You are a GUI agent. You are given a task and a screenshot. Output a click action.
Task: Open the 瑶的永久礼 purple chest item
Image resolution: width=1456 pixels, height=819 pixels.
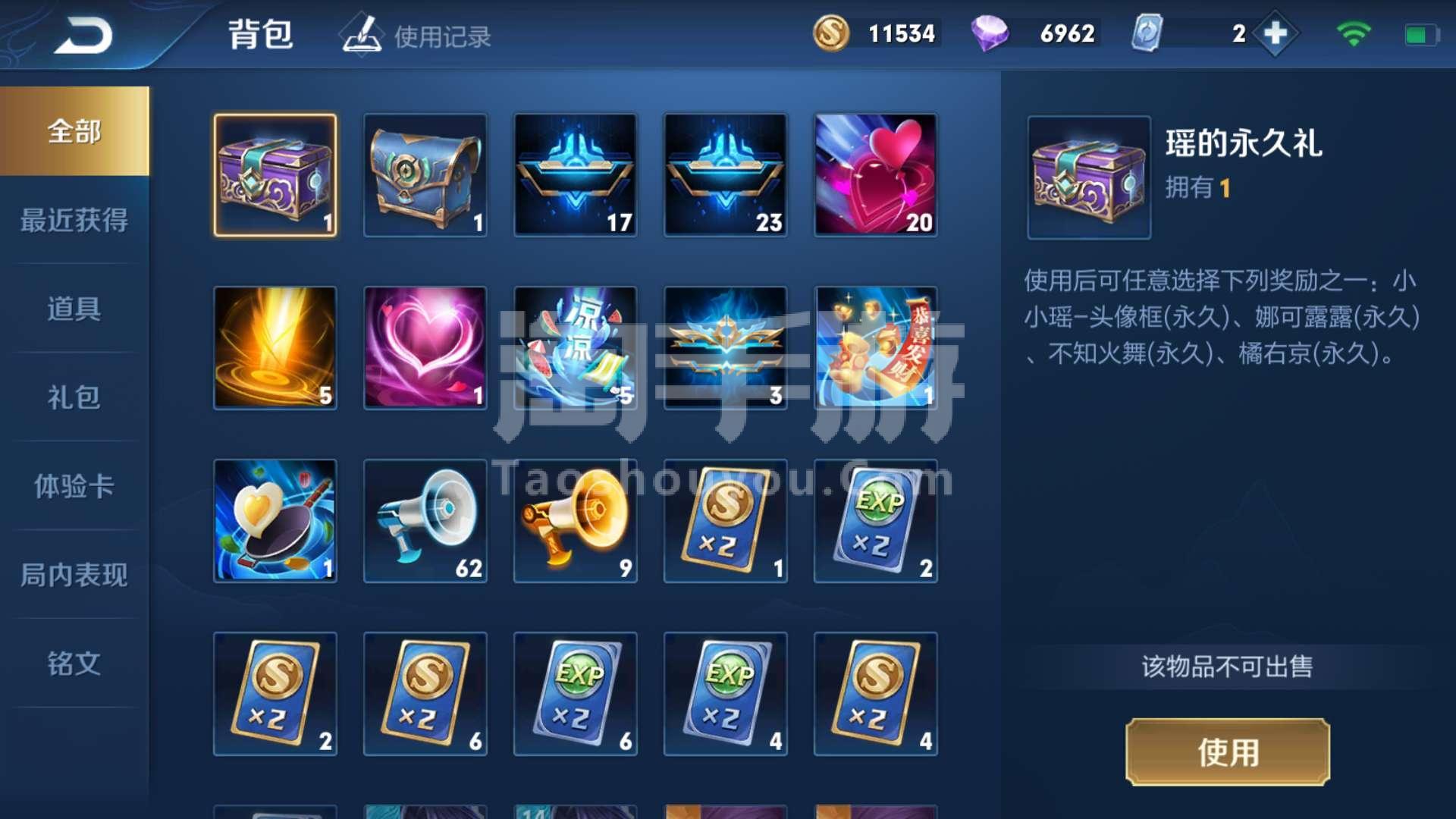(x=275, y=176)
